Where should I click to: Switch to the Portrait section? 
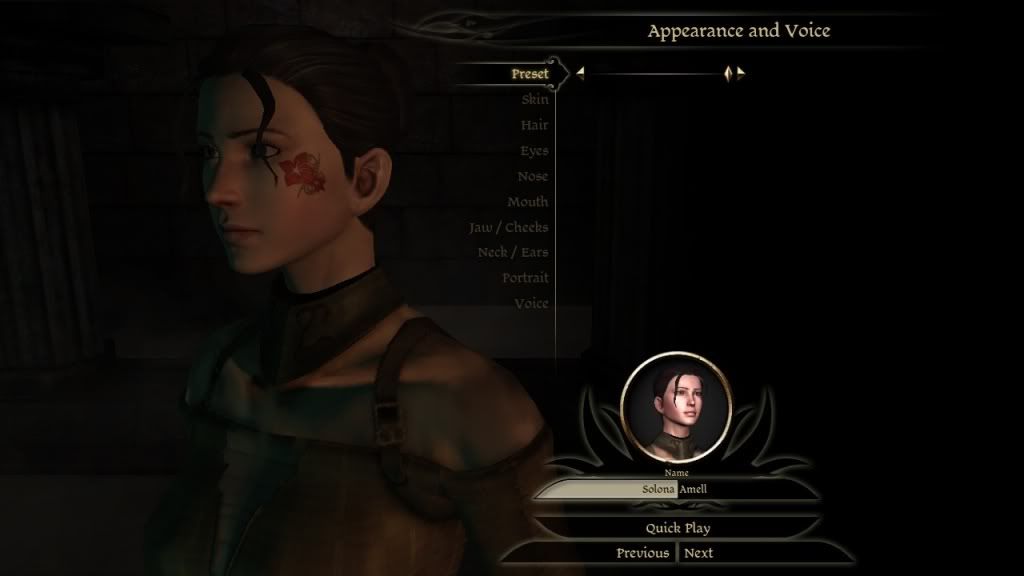pos(526,278)
